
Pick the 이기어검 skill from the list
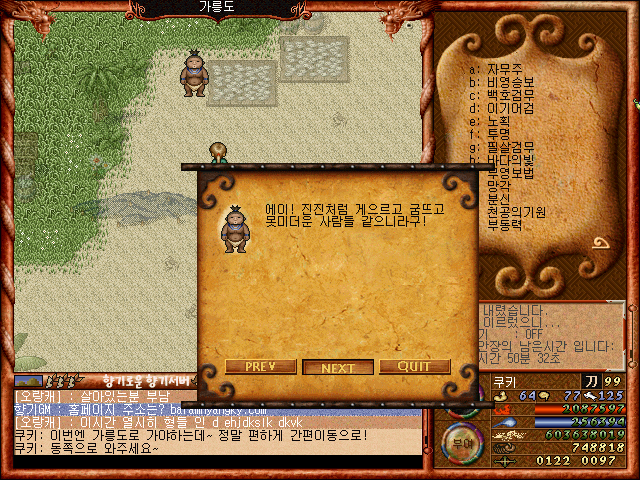pyautogui.click(x=509, y=108)
